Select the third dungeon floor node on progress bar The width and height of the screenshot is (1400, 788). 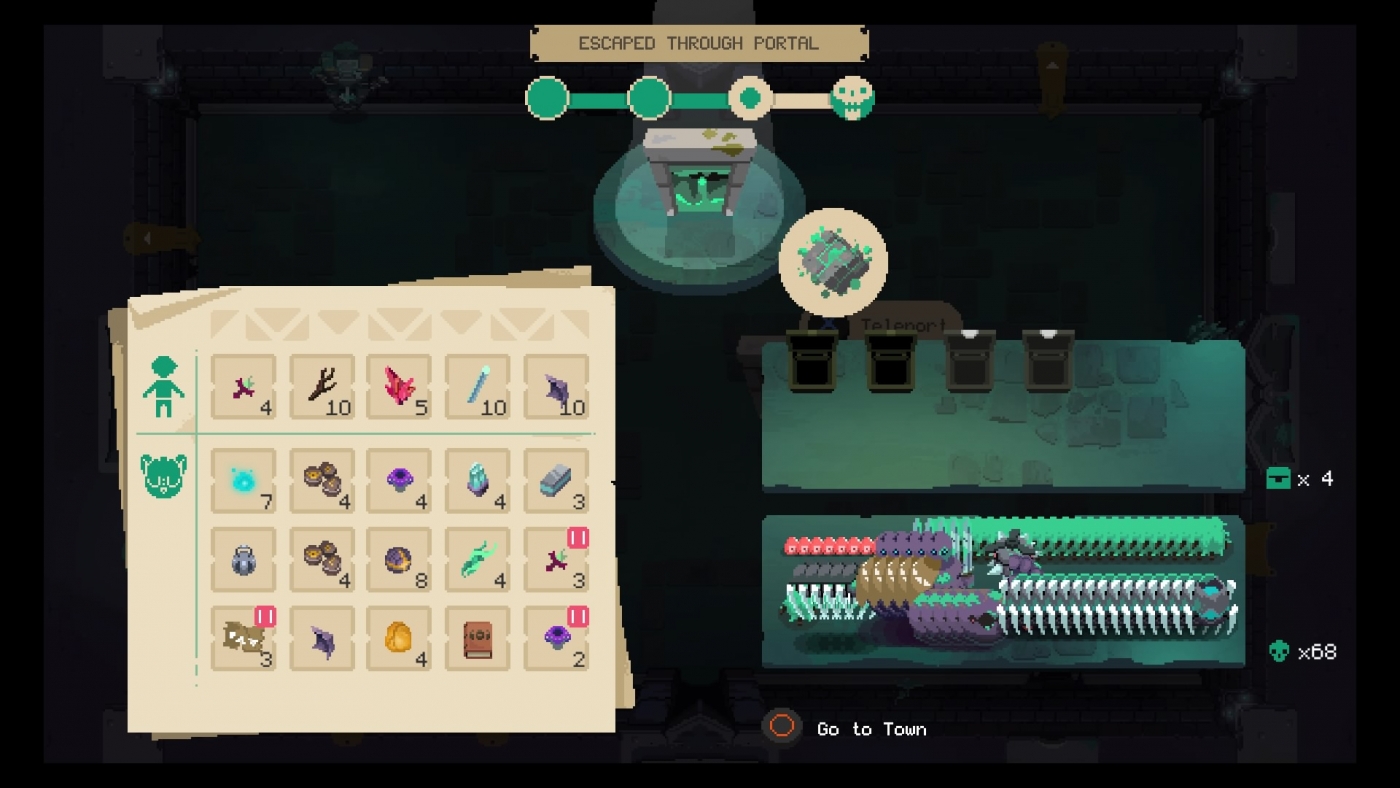point(752,99)
